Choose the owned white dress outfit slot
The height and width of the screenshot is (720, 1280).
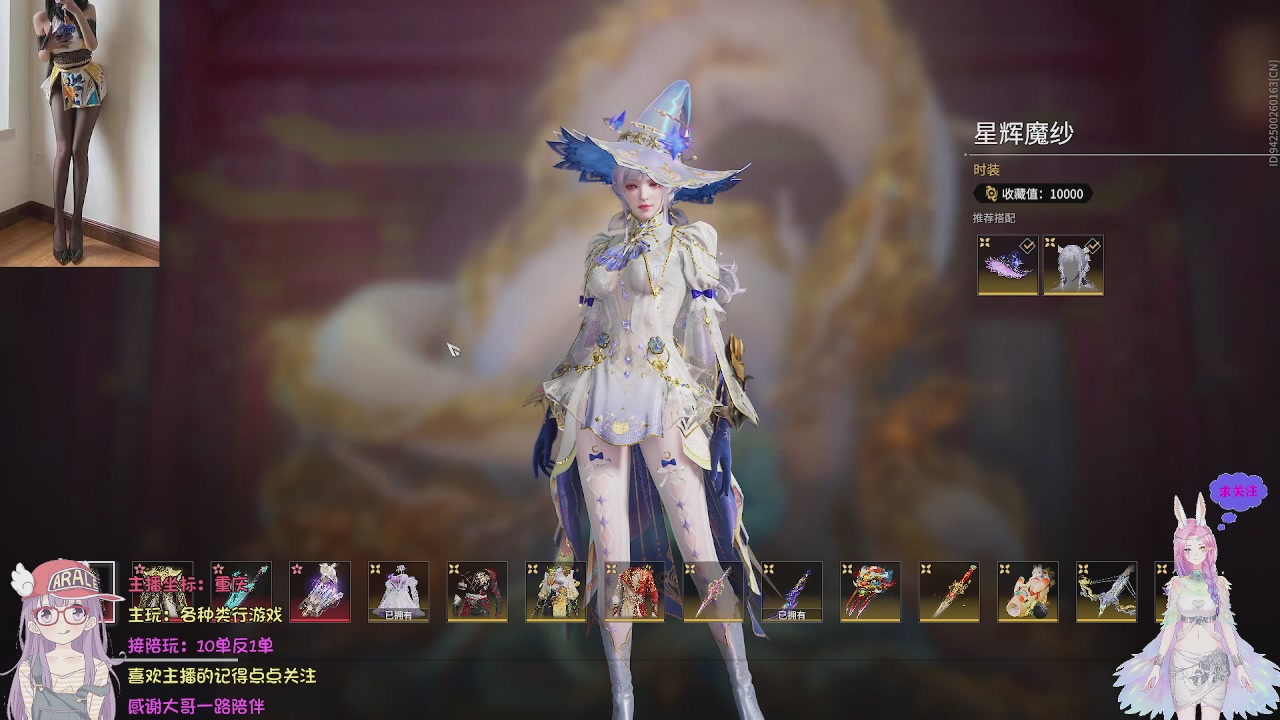[x=398, y=591]
